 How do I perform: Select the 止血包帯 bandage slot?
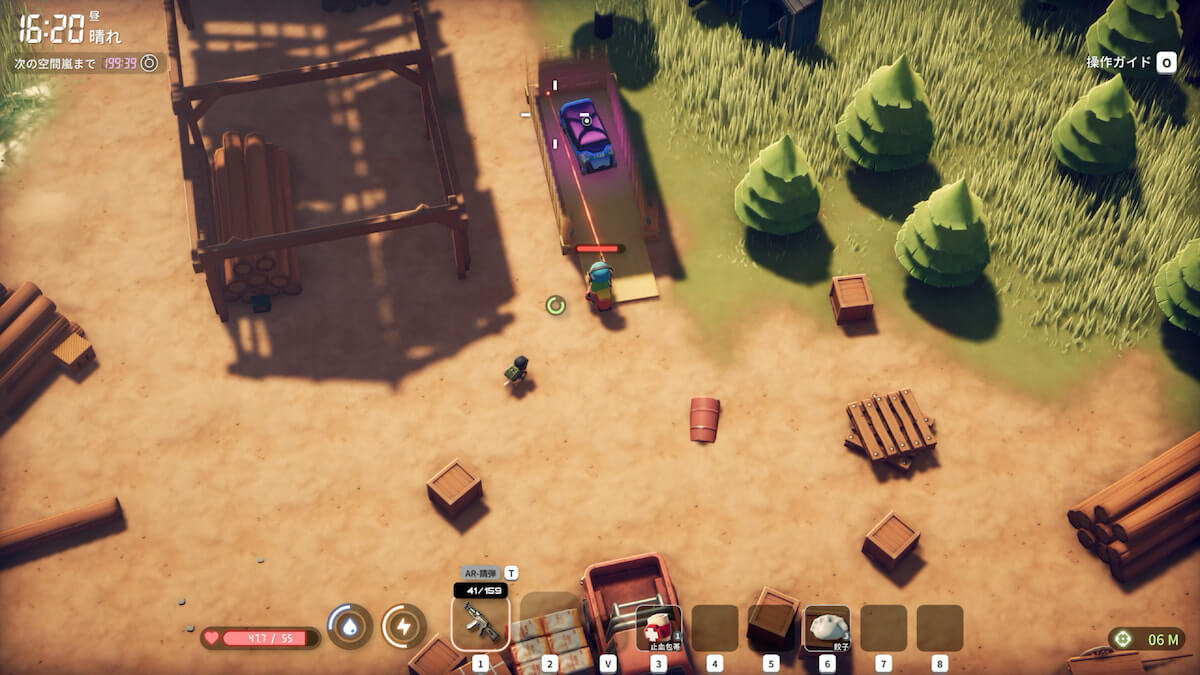point(659,628)
